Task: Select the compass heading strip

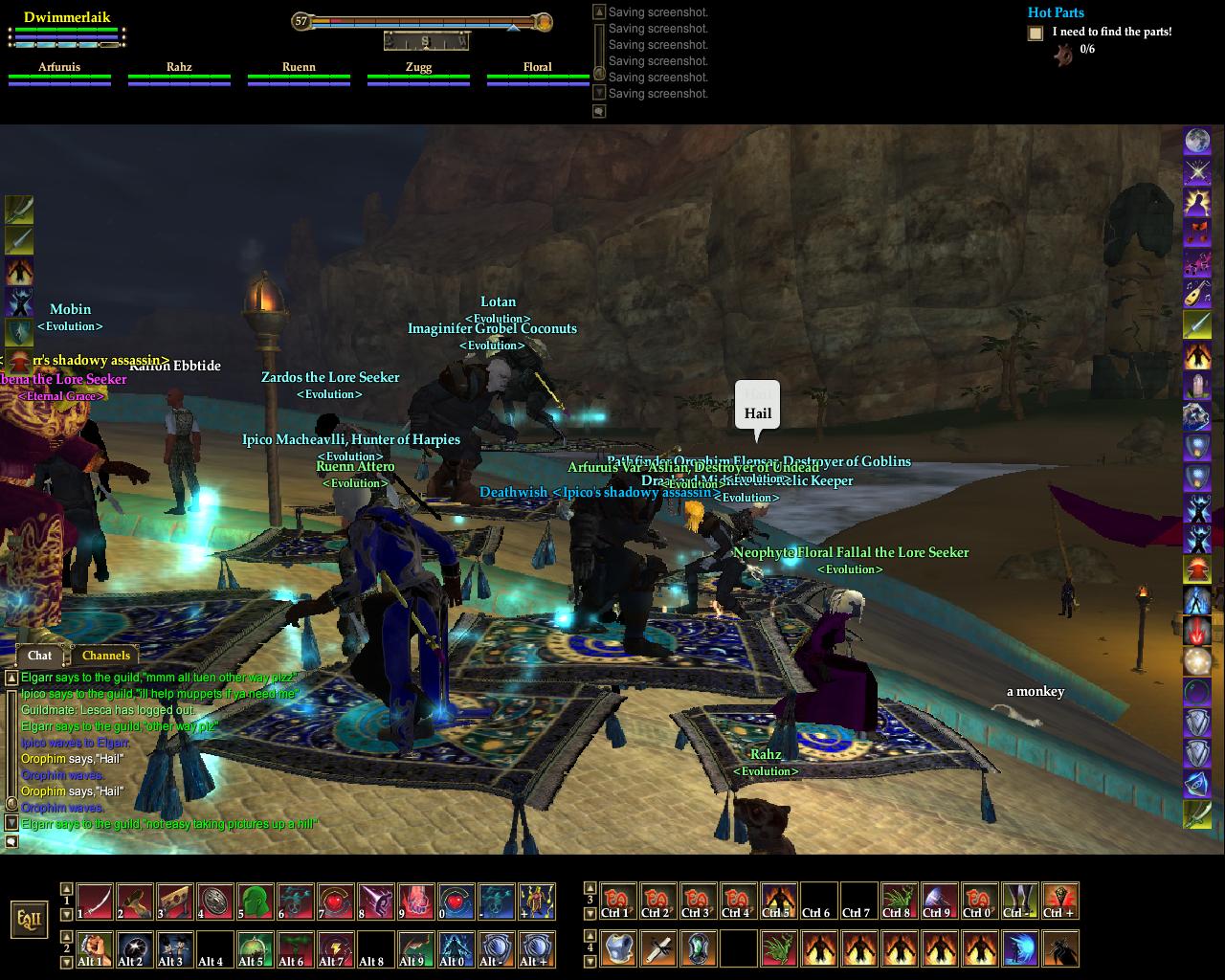Action: (x=426, y=41)
